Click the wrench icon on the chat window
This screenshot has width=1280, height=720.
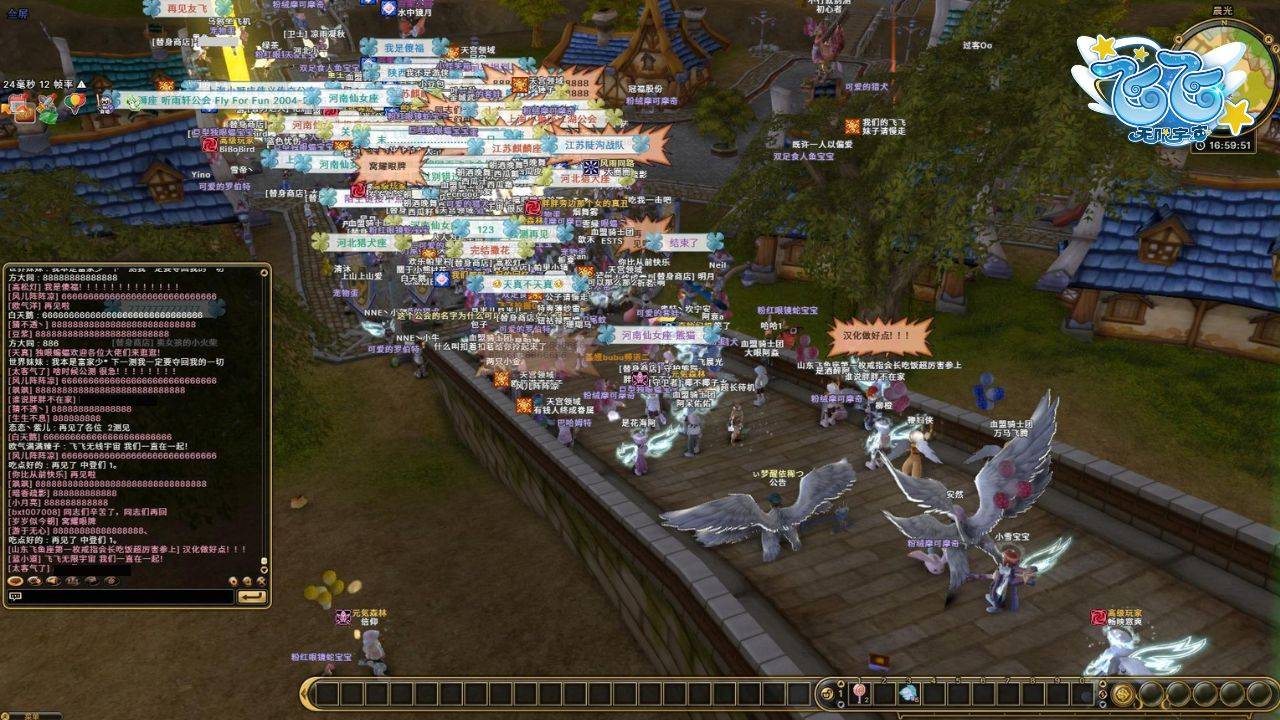click(261, 581)
